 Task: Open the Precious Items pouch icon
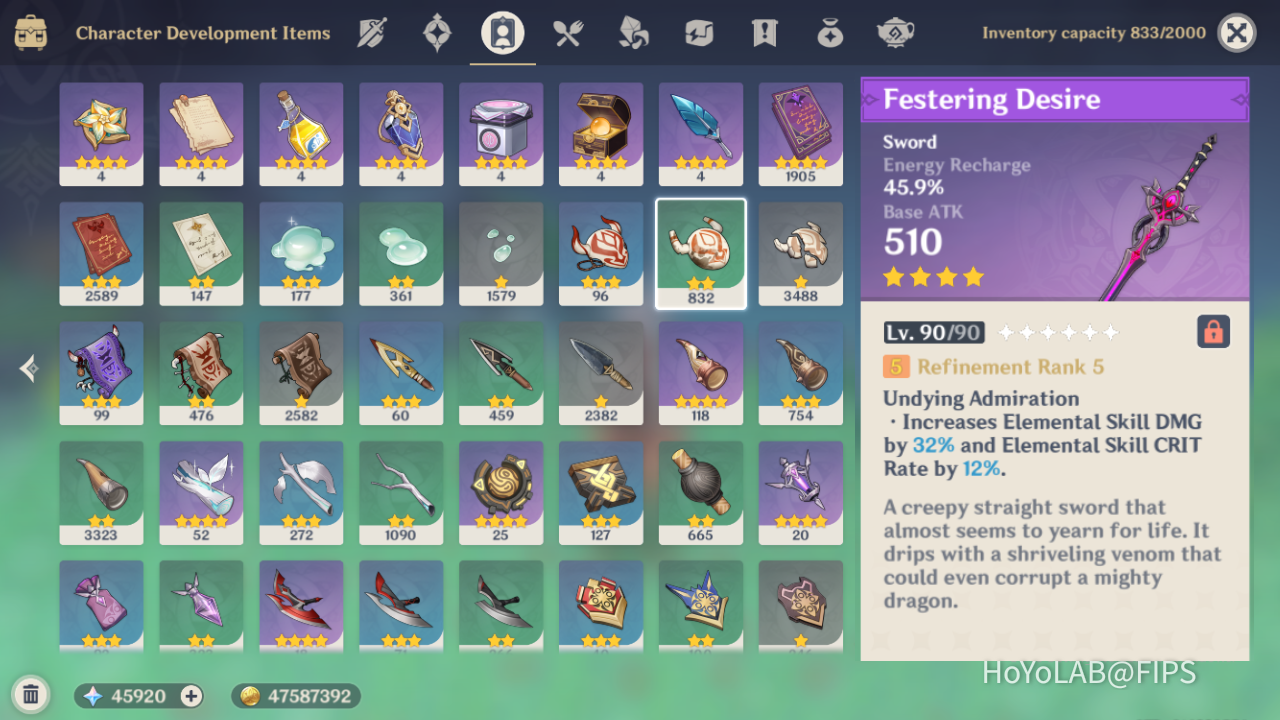[829, 32]
